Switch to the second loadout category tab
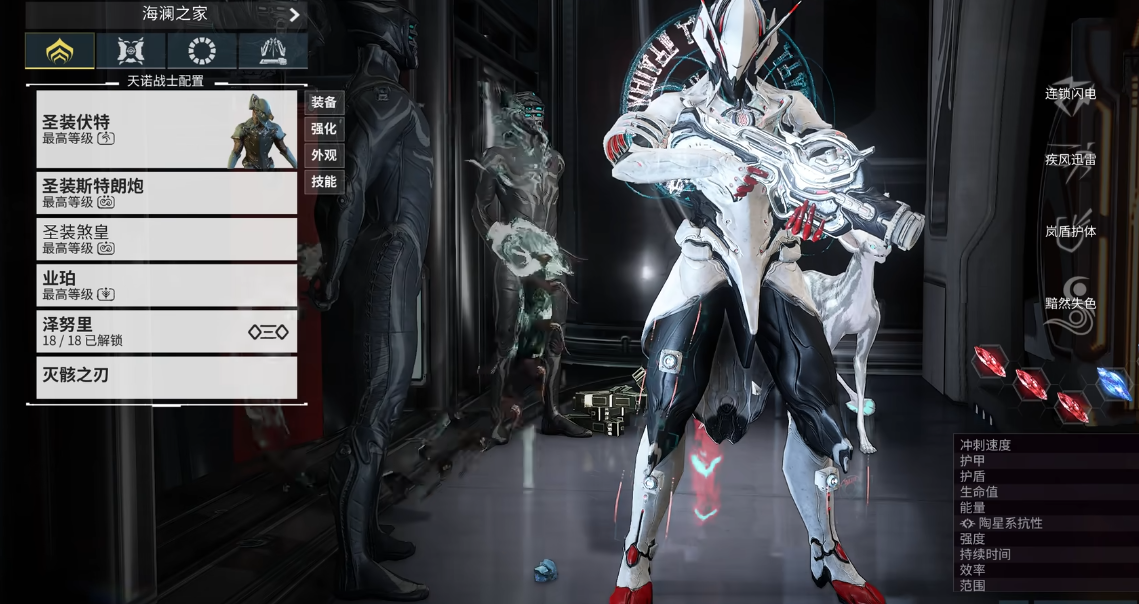Image resolution: width=1139 pixels, height=604 pixels. [131, 50]
